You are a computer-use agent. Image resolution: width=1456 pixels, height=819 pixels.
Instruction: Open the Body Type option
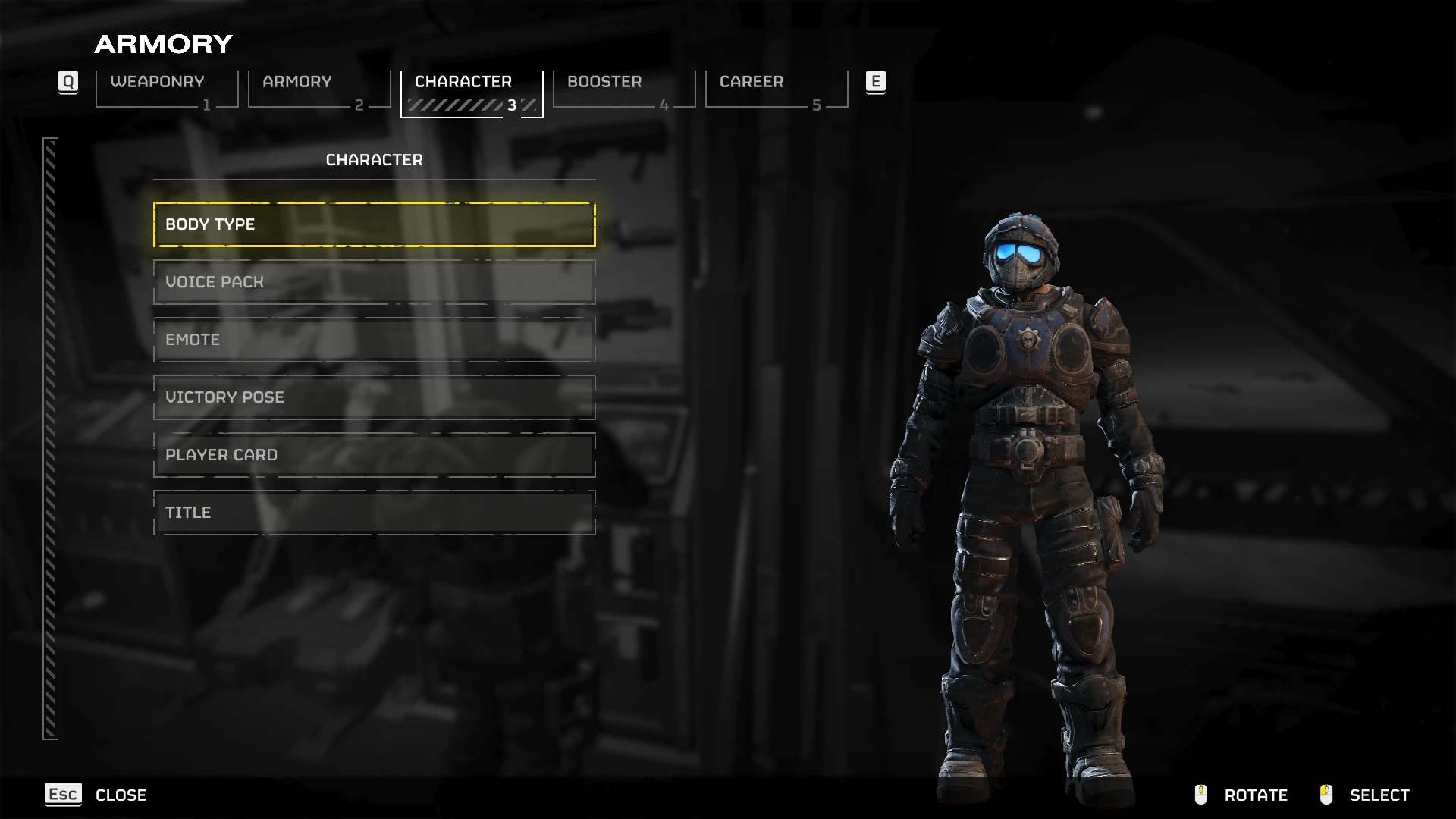[374, 224]
